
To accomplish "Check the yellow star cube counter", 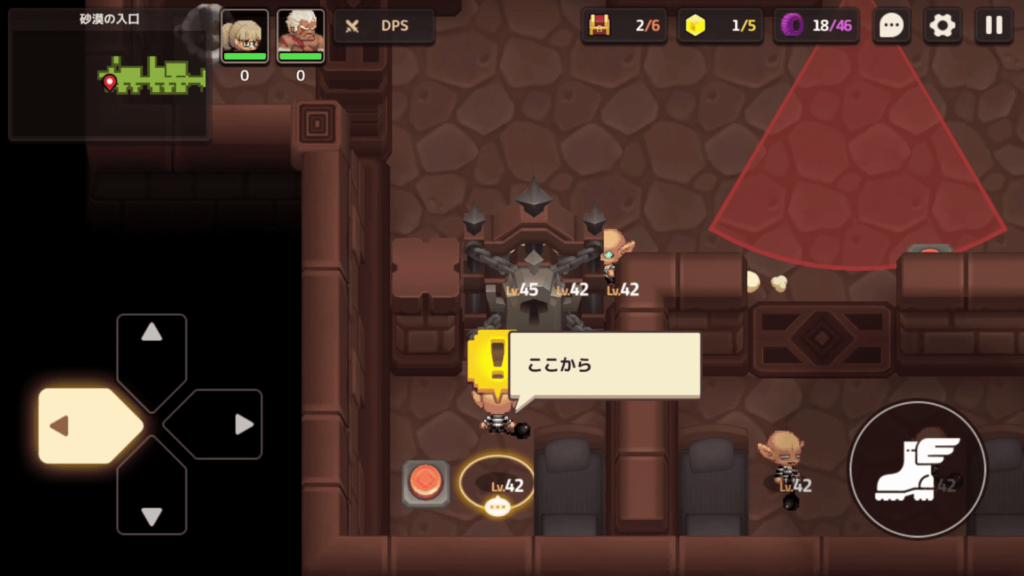I will [720, 26].
